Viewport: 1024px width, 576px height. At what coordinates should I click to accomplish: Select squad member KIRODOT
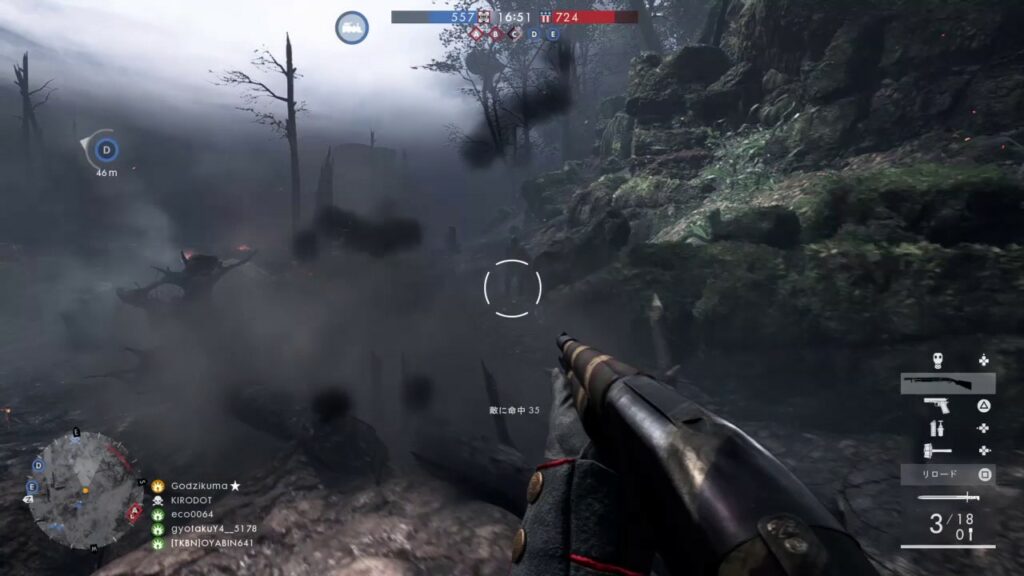tap(193, 499)
